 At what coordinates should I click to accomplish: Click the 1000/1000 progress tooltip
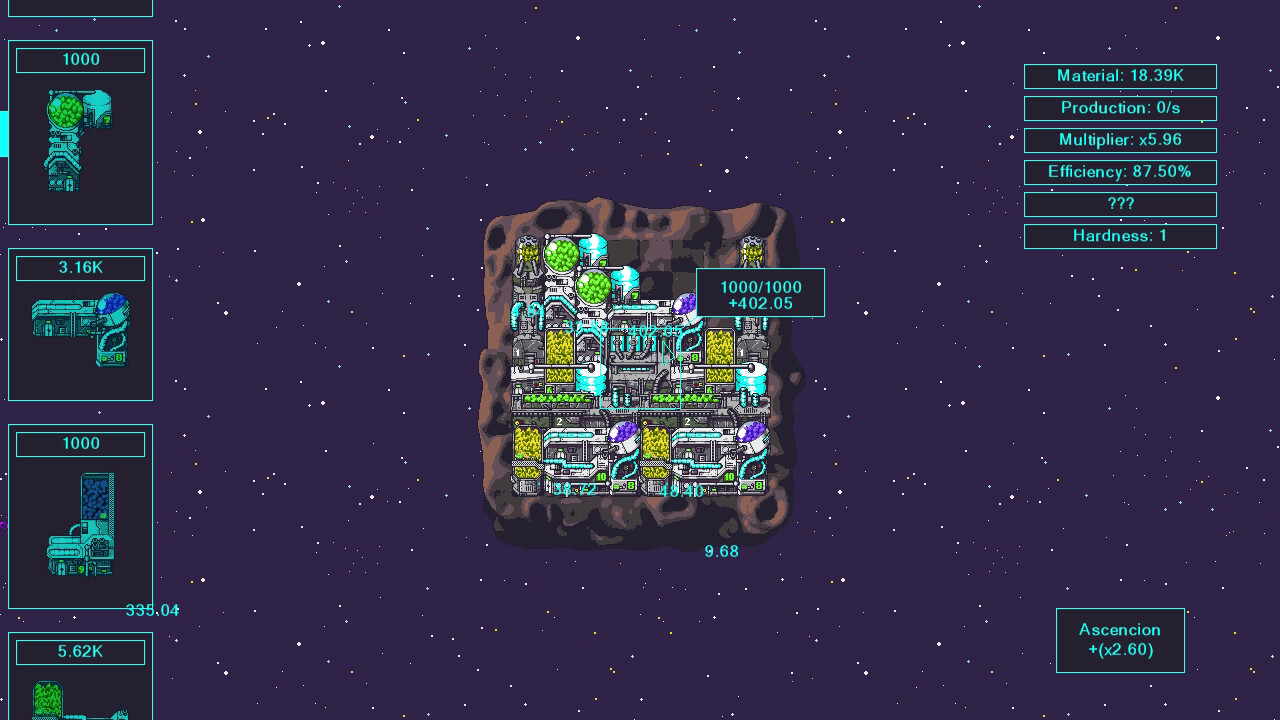(760, 292)
